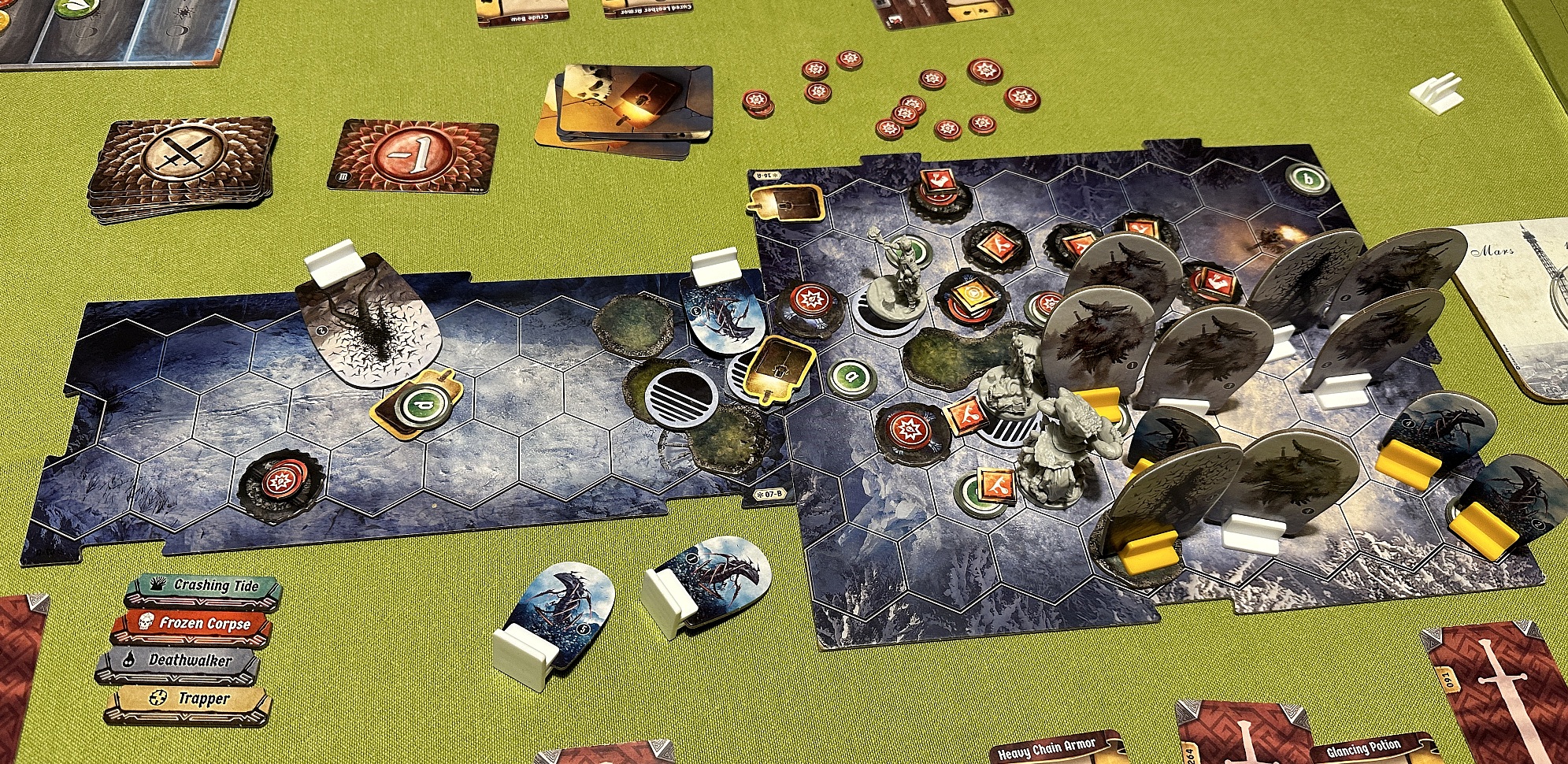
Task: Choose the Frozen Corpse class banner
Action: tap(192, 625)
